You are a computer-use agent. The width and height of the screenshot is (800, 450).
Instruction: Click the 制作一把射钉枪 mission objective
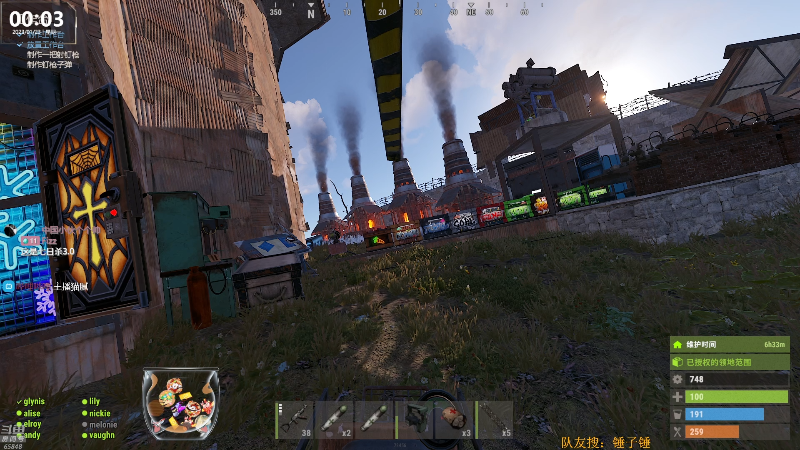click(56, 54)
